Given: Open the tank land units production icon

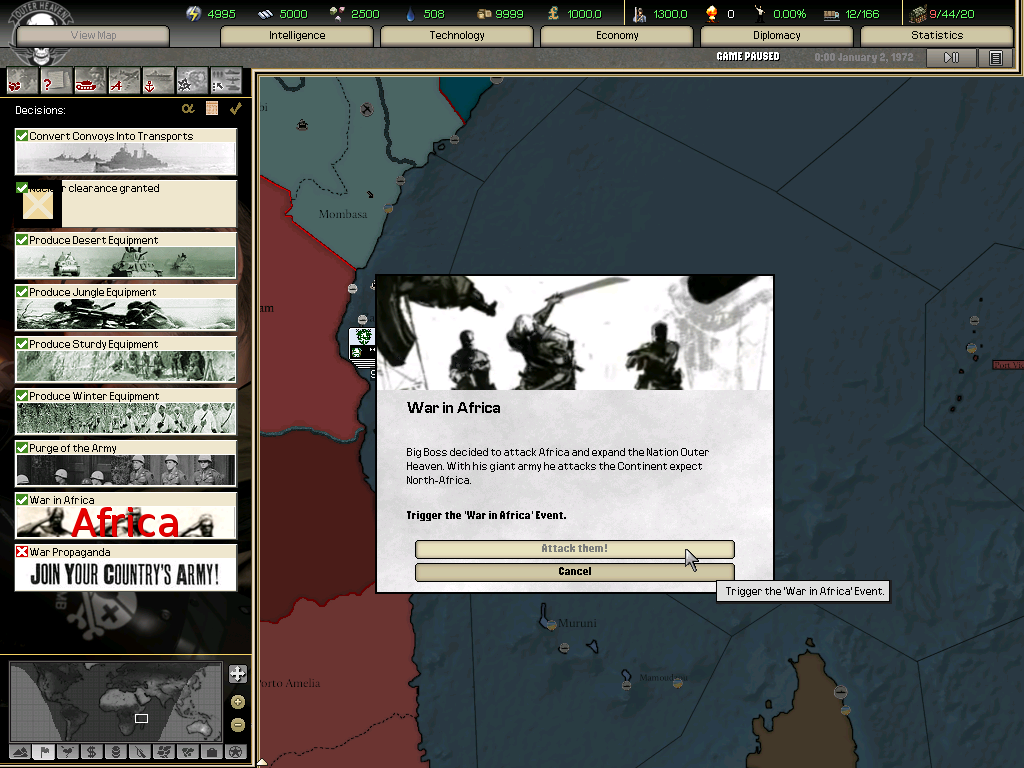Looking at the screenshot, I should 90,80.
